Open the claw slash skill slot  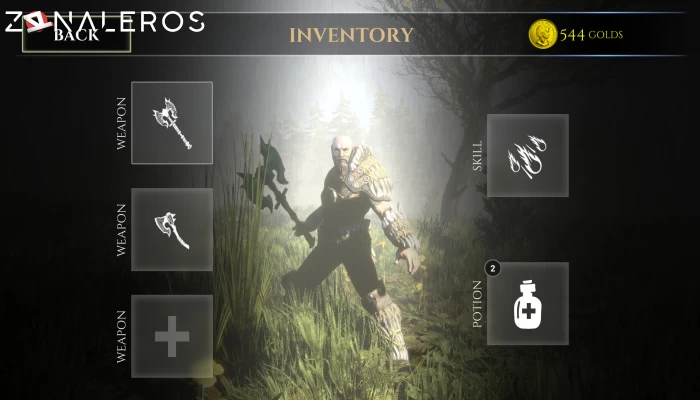tap(528, 156)
